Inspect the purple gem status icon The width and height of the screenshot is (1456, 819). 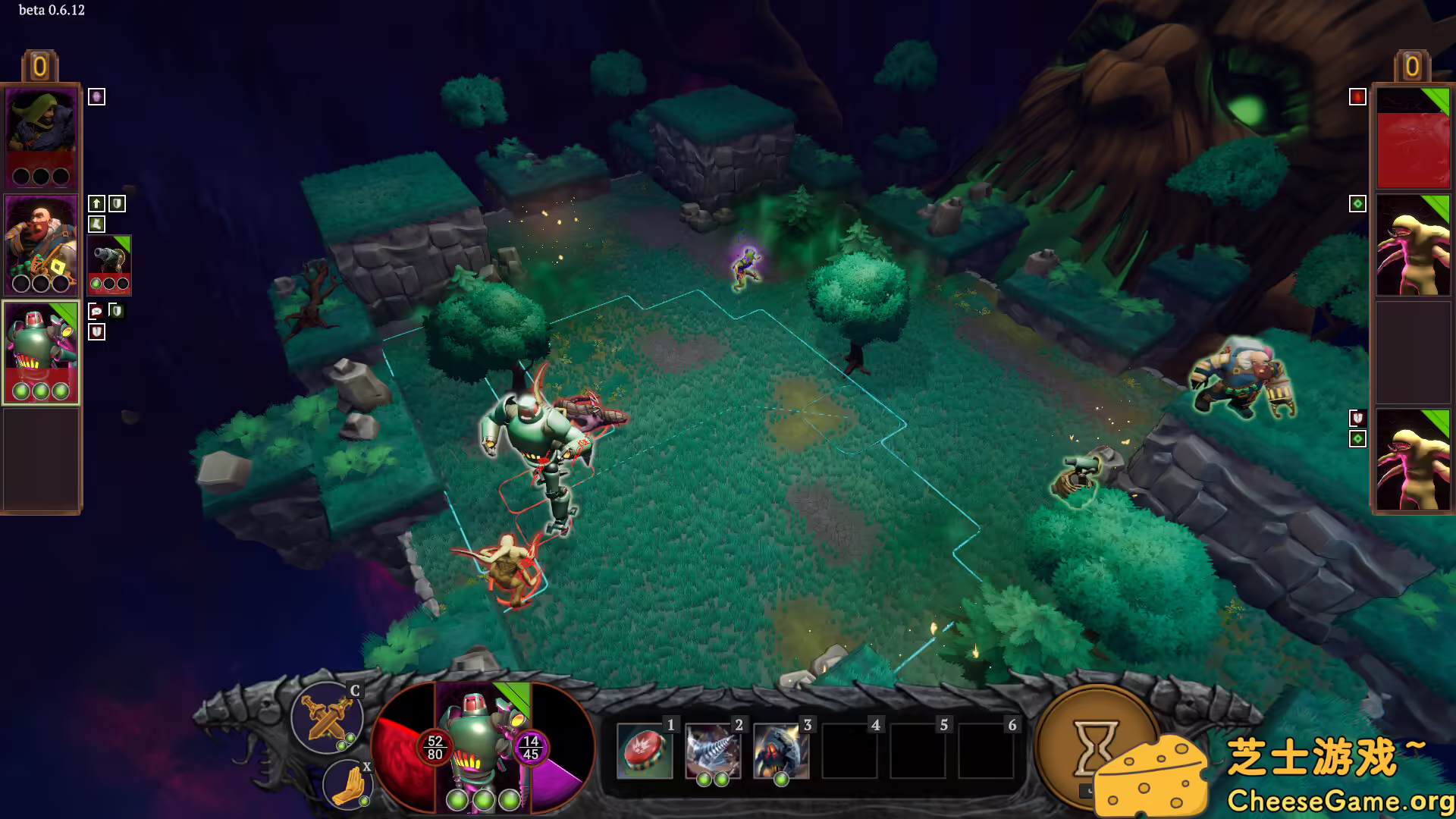pyautogui.click(x=96, y=96)
